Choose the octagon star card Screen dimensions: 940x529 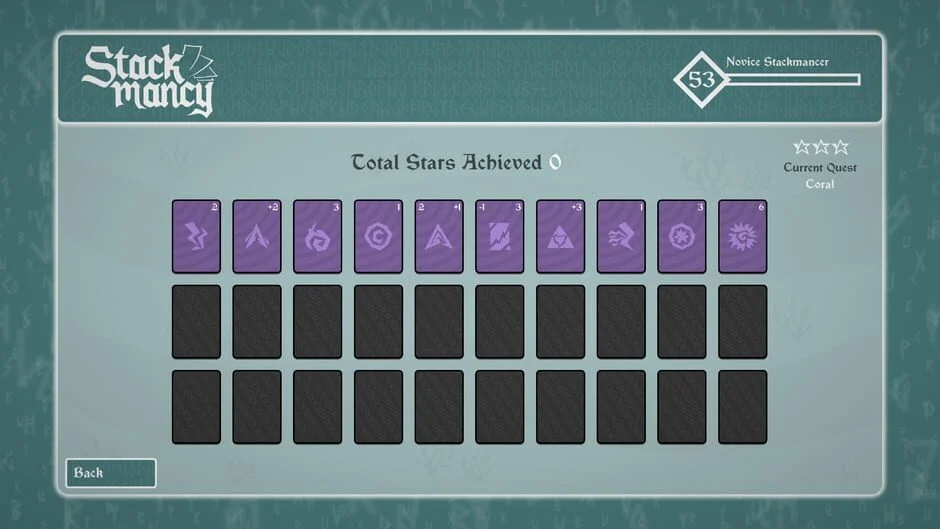point(682,236)
